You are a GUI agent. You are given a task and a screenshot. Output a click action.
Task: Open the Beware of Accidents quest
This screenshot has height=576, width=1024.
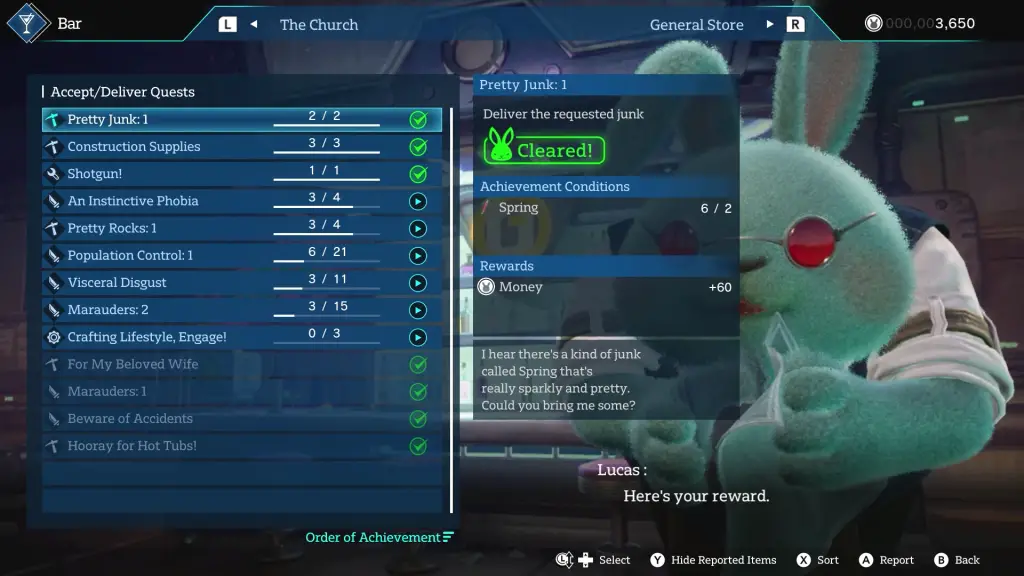(241, 419)
